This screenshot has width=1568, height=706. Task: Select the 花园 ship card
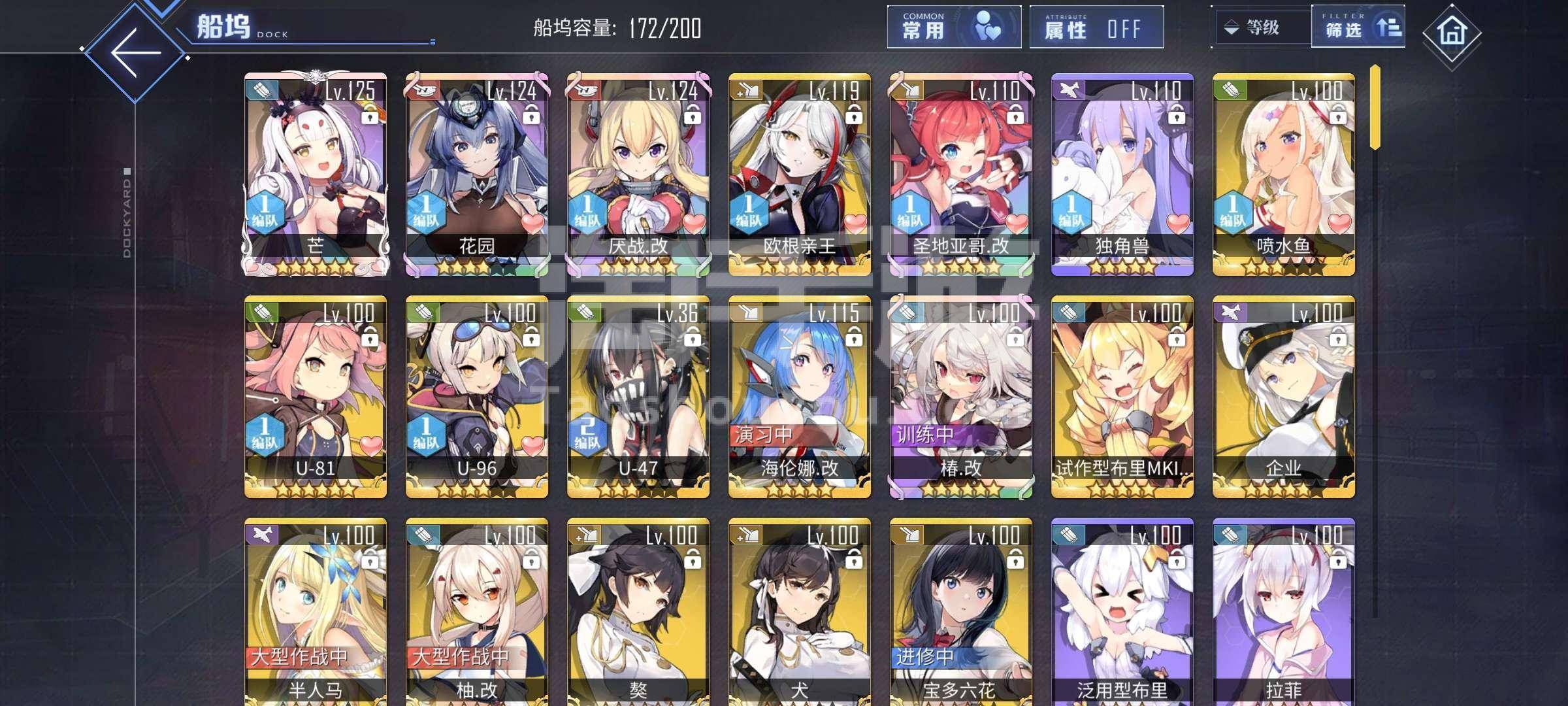click(477, 174)
